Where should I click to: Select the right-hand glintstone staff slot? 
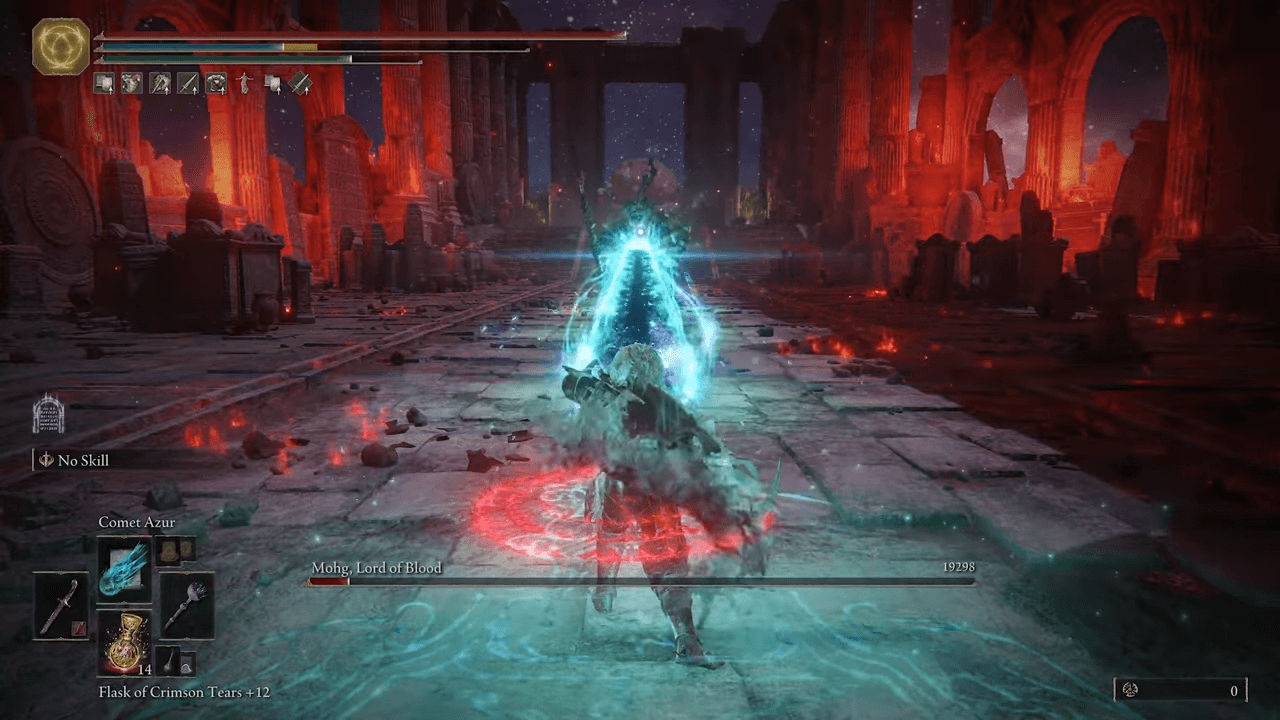coord(187,605)
